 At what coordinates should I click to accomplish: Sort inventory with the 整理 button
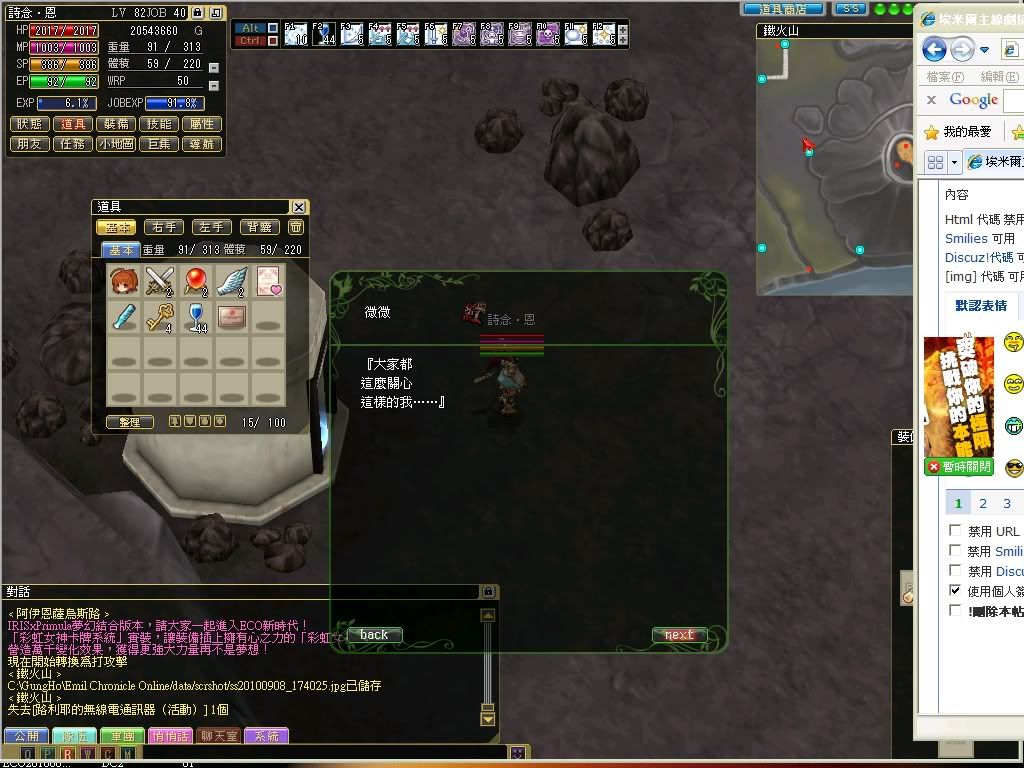click(130, 423)
